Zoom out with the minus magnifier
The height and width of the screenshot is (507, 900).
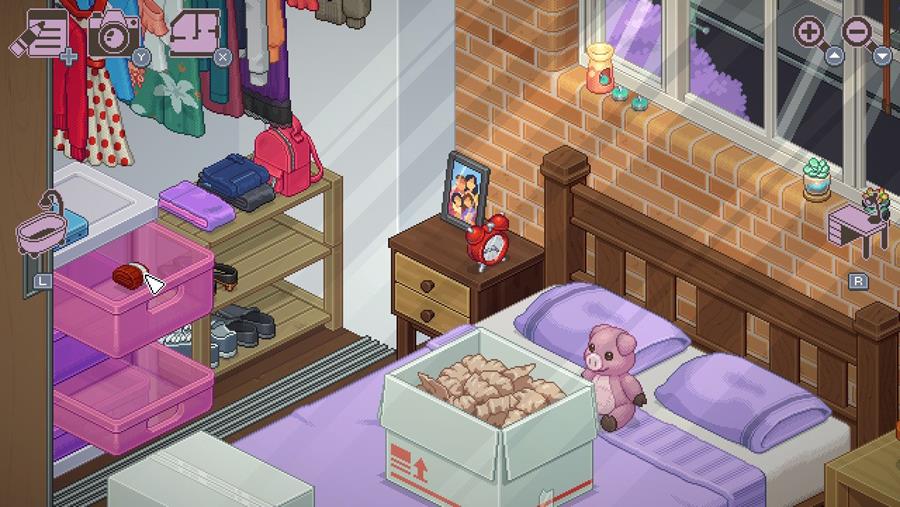[x=858, y=32]
